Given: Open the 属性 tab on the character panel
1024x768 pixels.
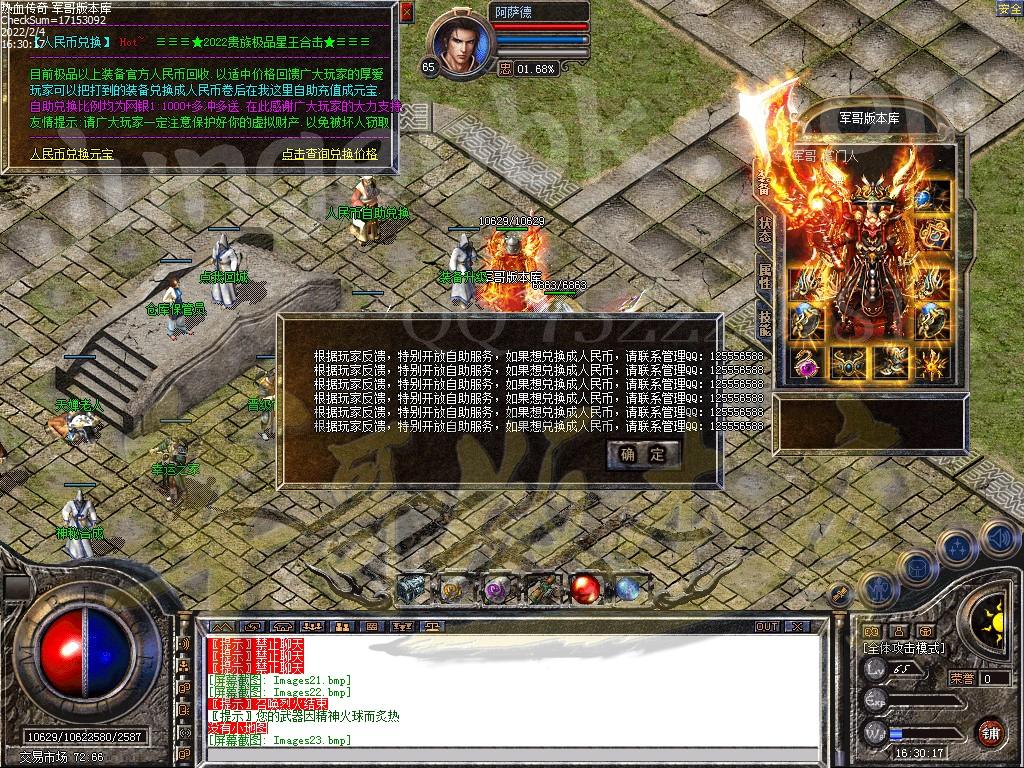Looking at the screenshot, I should [765, 277].
